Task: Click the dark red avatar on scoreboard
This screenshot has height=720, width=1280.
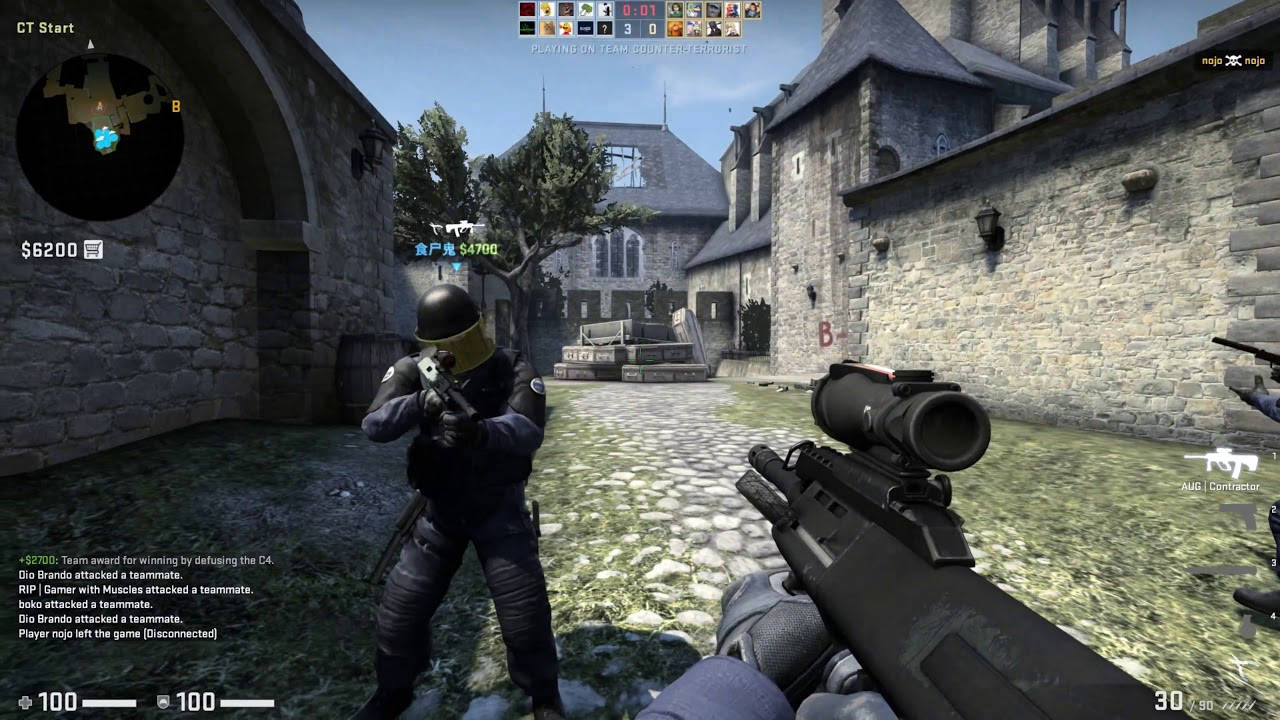Action: click(x=527, y=10)
